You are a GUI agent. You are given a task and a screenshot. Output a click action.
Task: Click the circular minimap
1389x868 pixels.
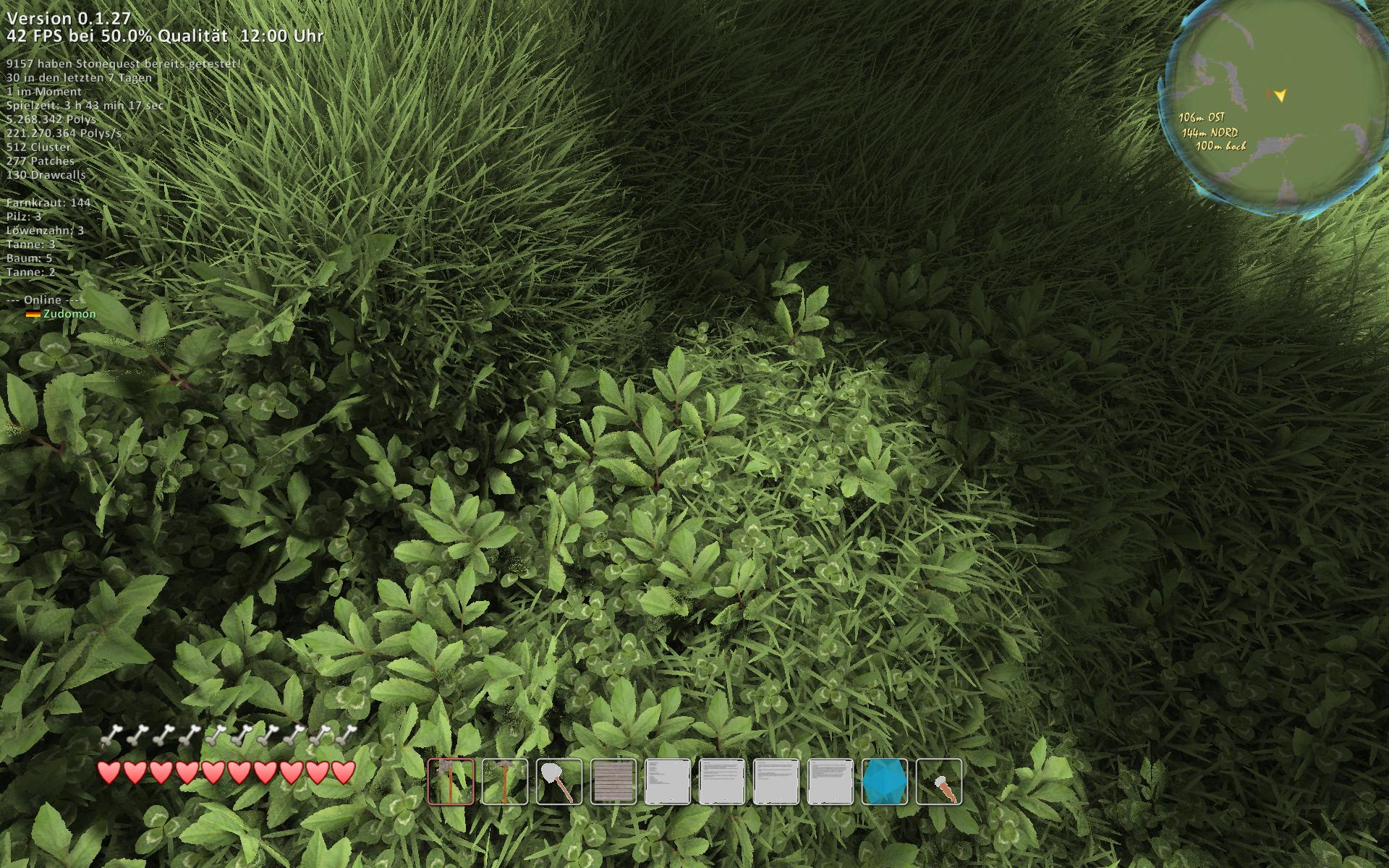(x=1274, y=109)
